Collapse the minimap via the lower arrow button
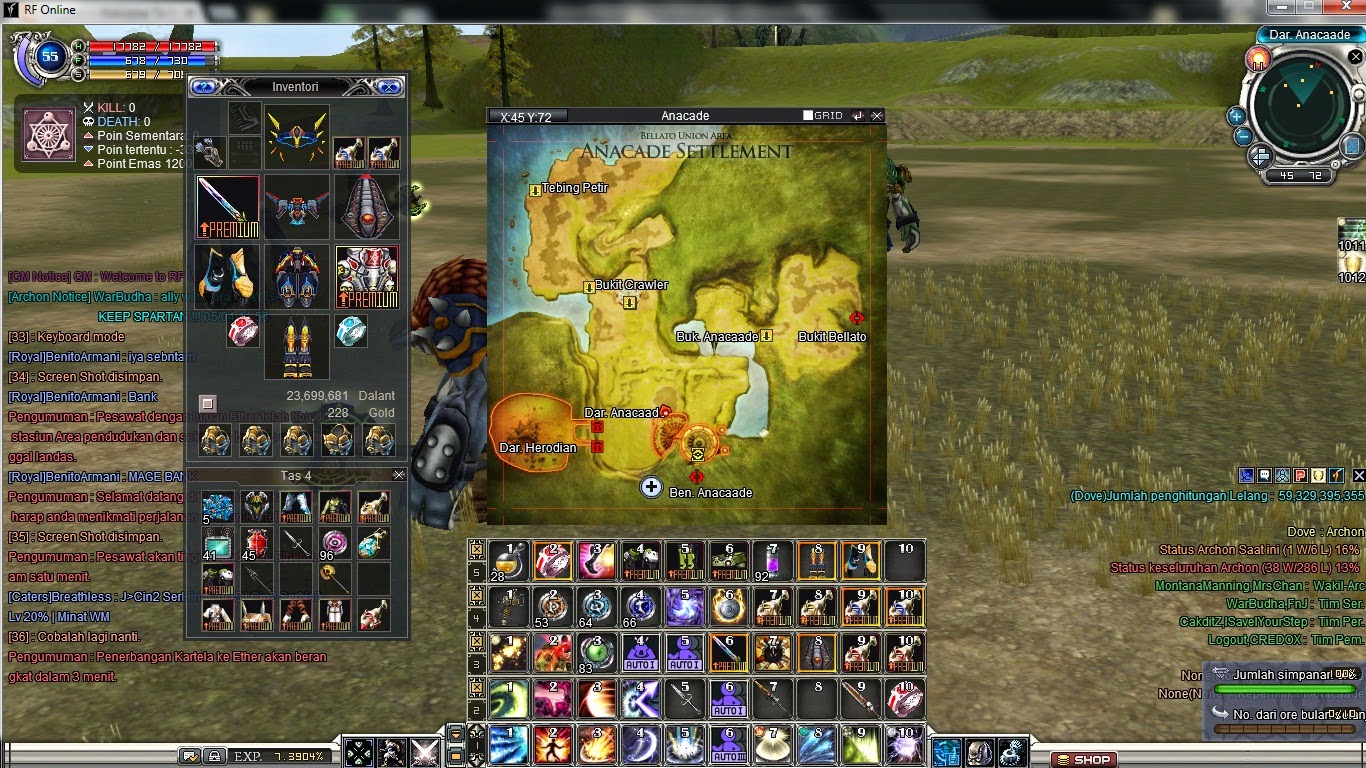 pyautogui.click(x=1262, y=162)
